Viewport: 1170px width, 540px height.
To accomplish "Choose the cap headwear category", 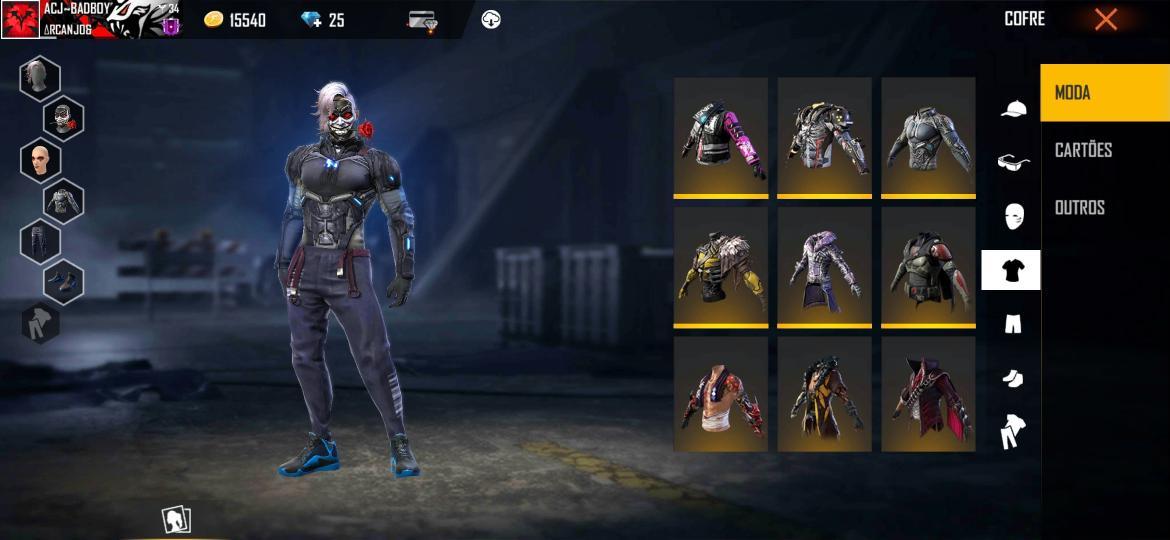I will click(1013, 109).
